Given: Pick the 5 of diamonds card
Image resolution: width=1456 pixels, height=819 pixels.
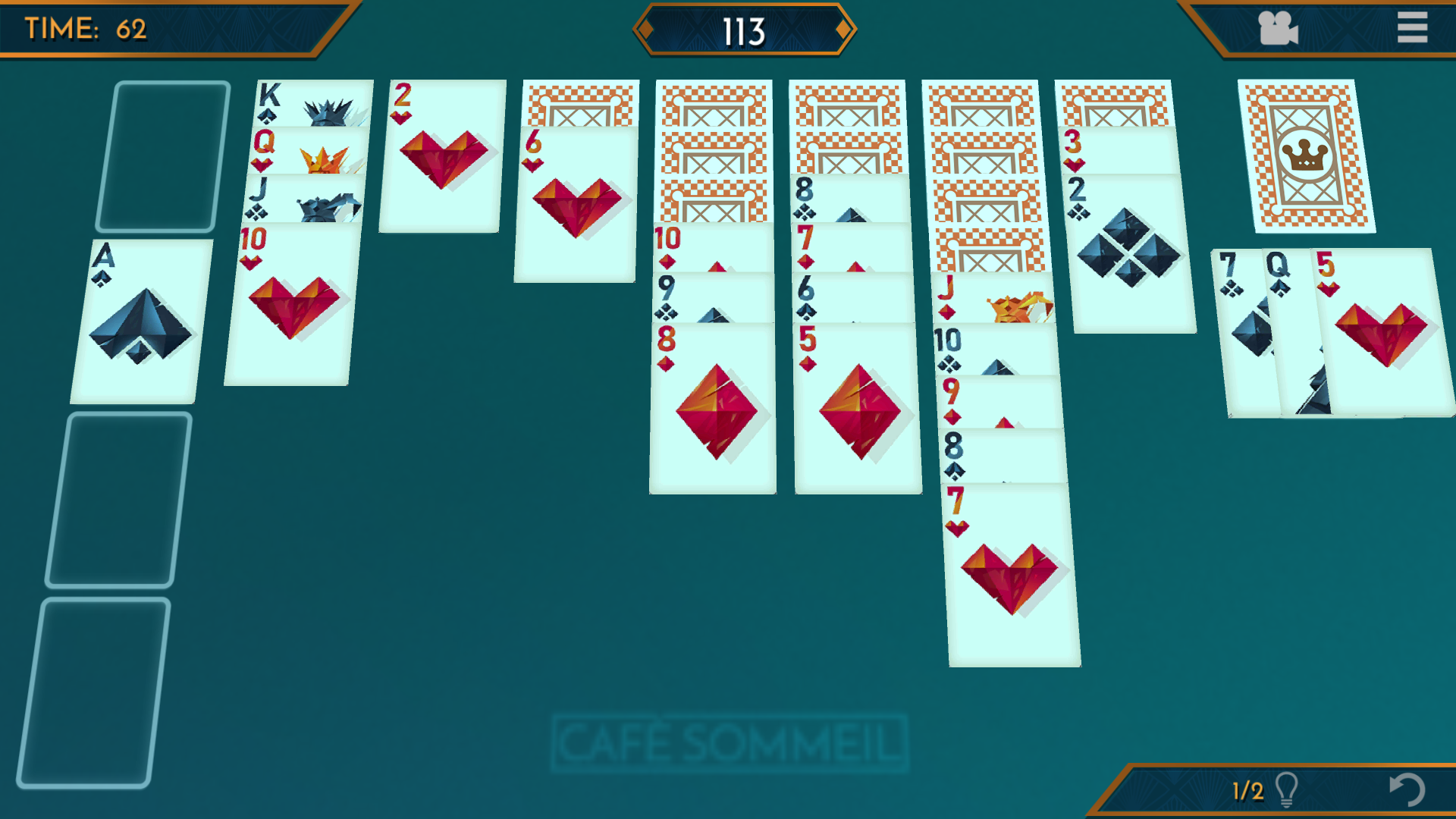Looking at the screenshot, I should coord(858,409).
